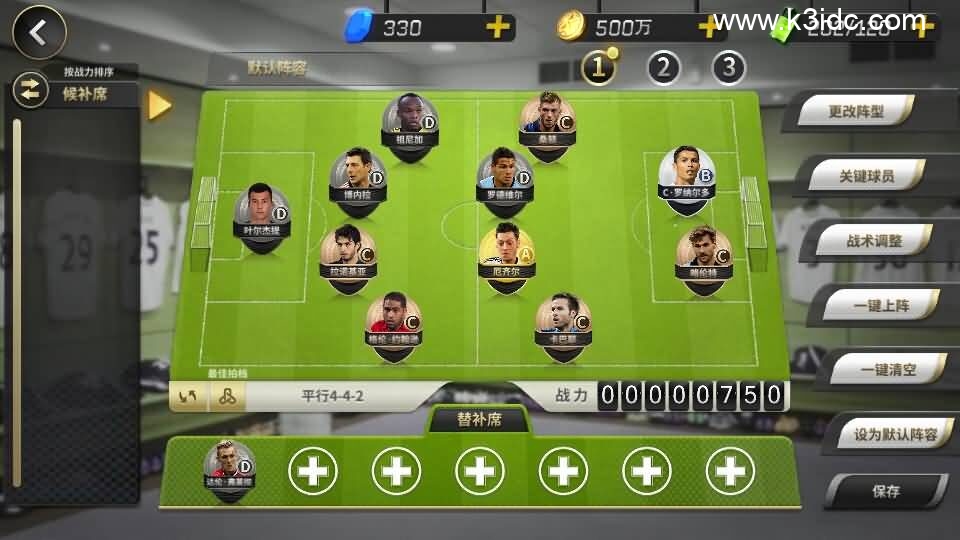
Task: Open 战术调整 tactics adjustment
Action: 874,241
